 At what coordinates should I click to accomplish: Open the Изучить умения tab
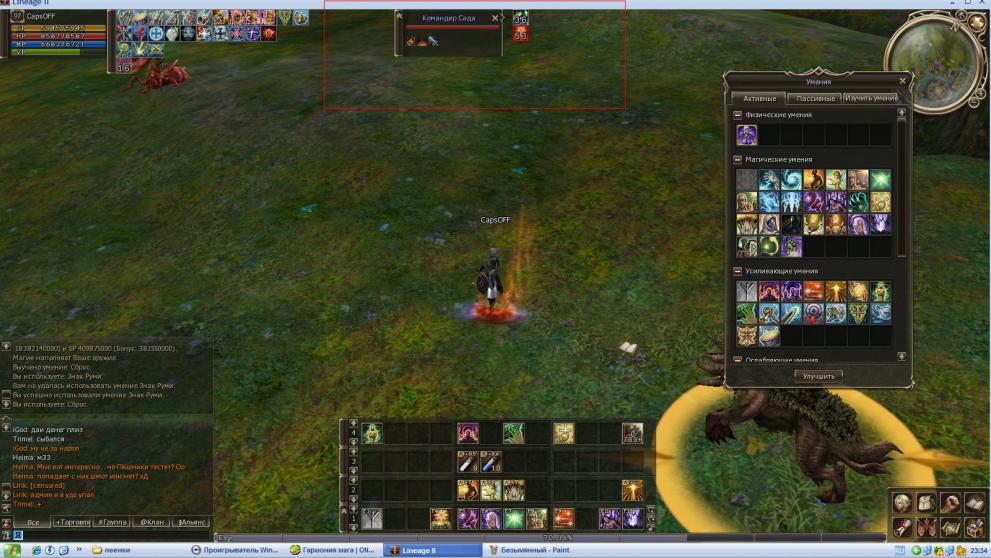click(x=870, y=98)
